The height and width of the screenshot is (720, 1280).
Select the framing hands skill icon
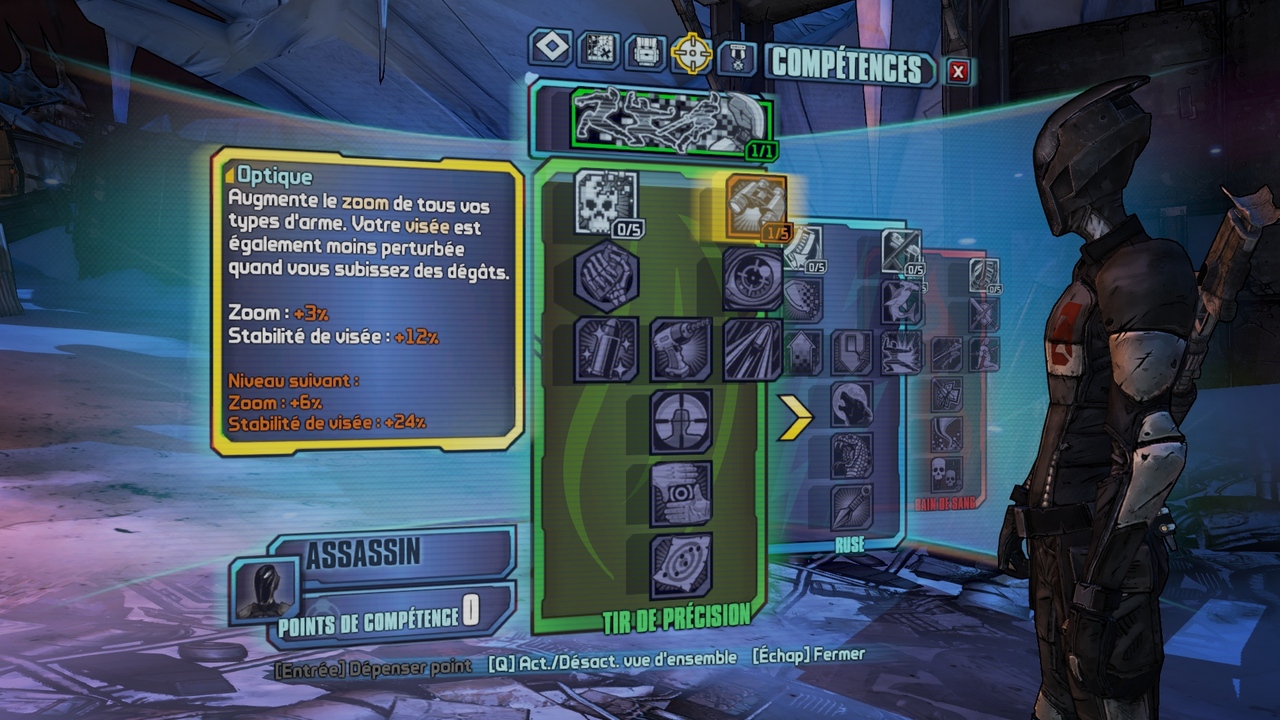pos(681,493)
